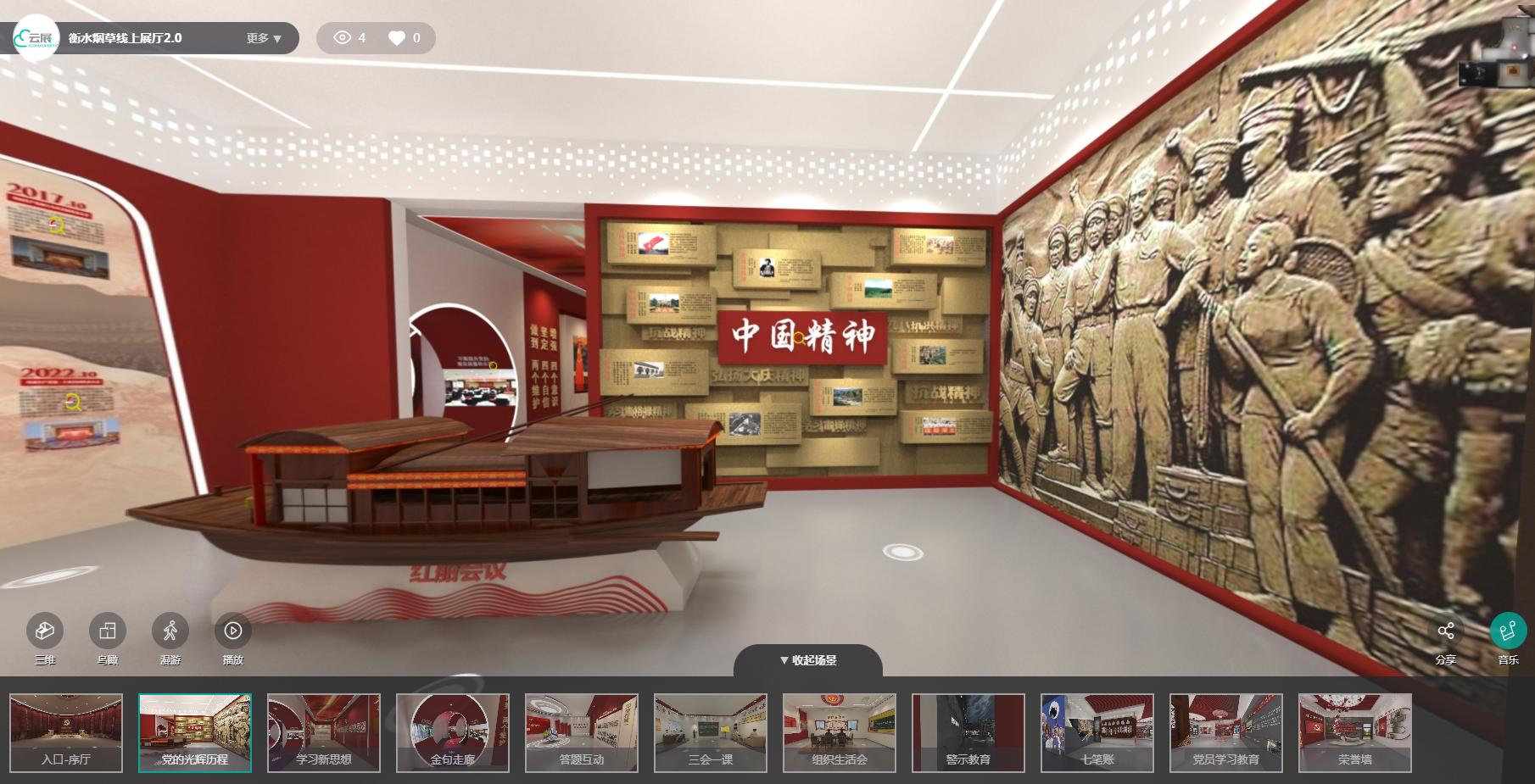The width and height of the screenshot is (1535, 784).
Task: Go to the 荣誉墙 honor wall scene
Action: click(1352, 732)
